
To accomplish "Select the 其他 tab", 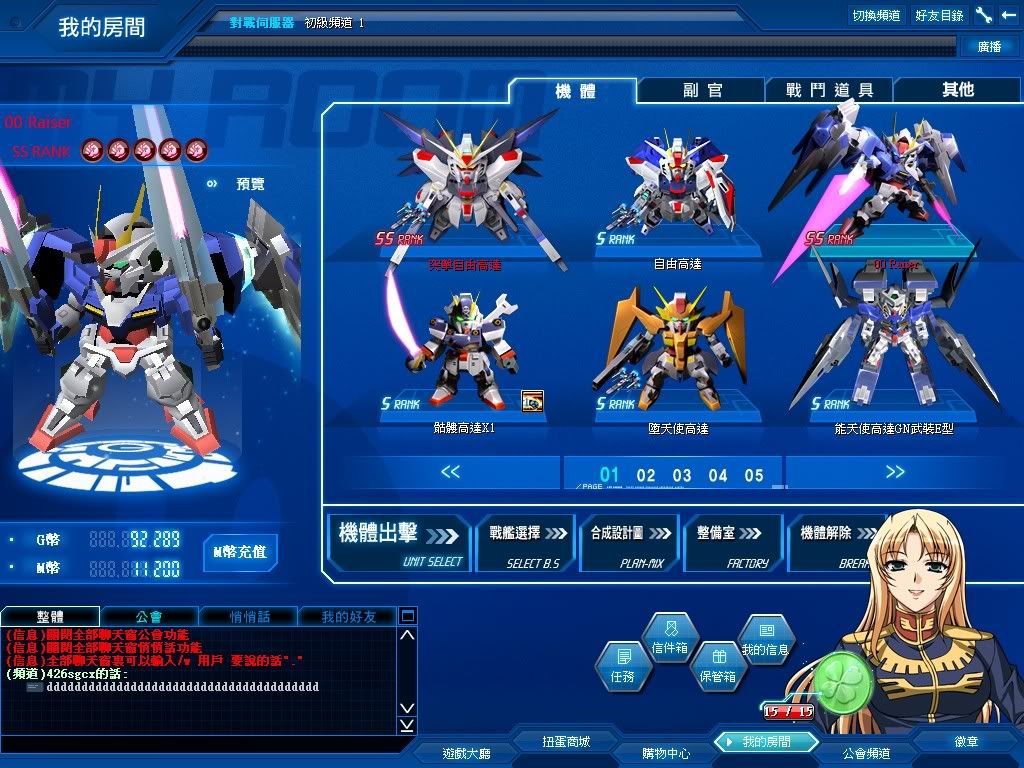I will [x=957, y=90].
